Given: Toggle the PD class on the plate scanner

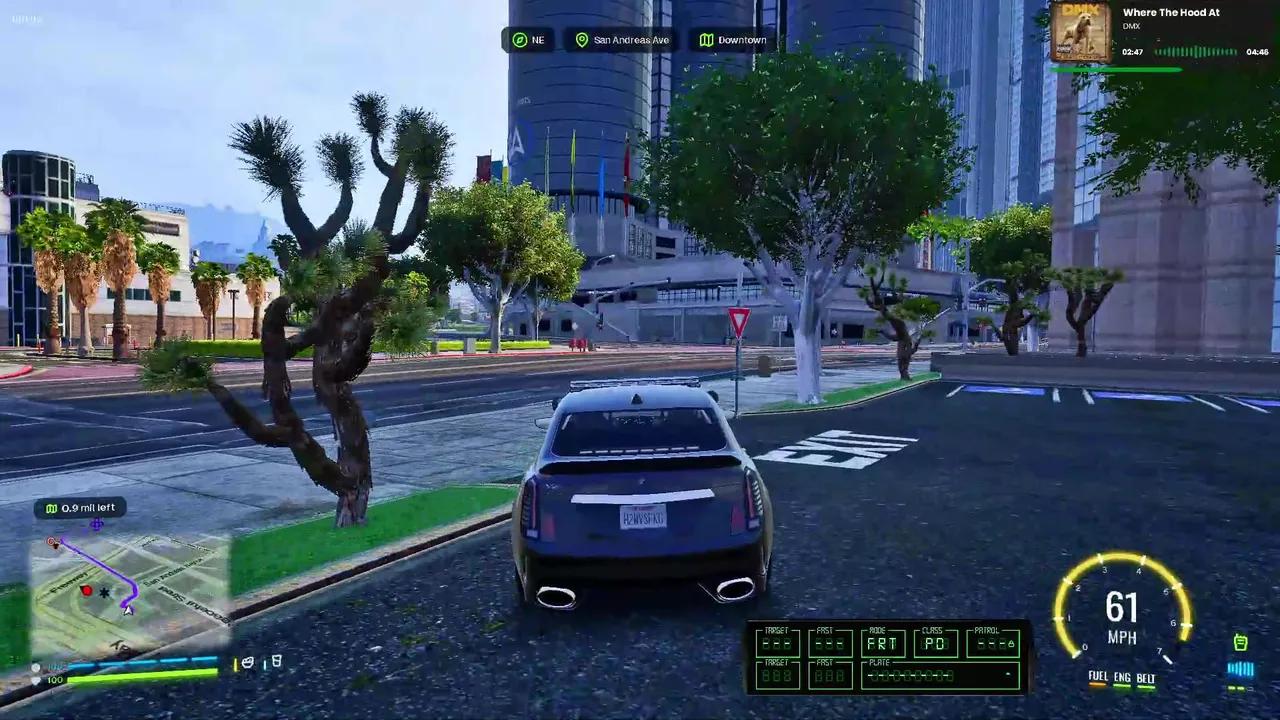Looking at the screenshot, I should coord(935,645).
